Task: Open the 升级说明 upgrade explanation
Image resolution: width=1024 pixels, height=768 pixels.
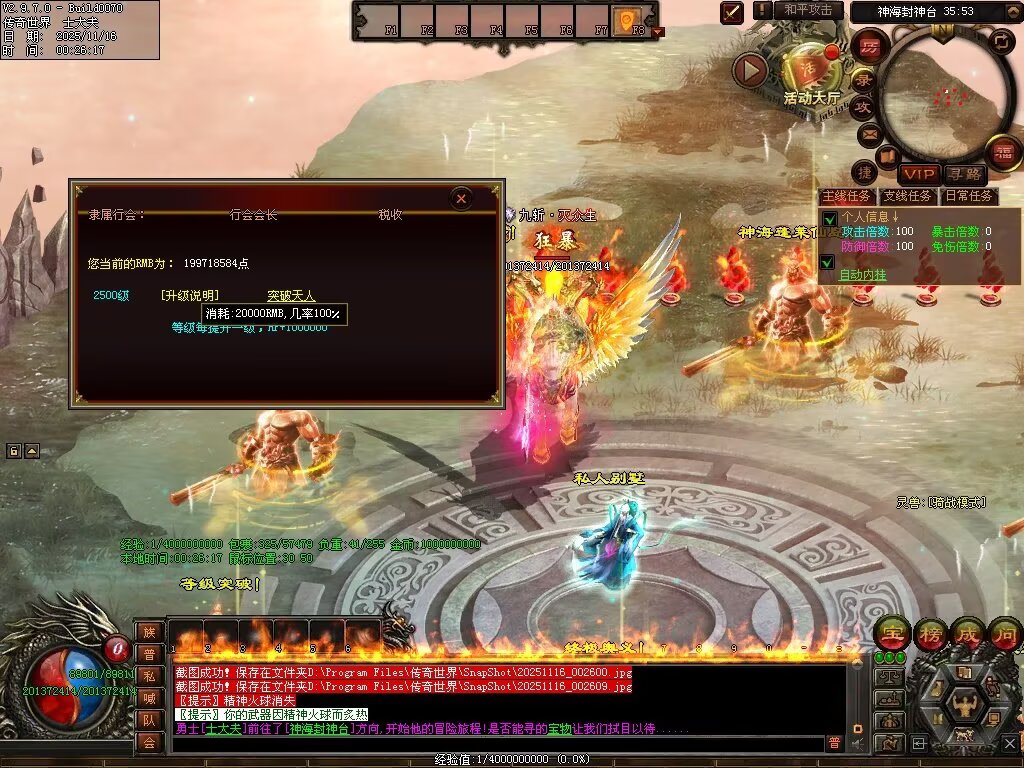Action: point(189,296)
